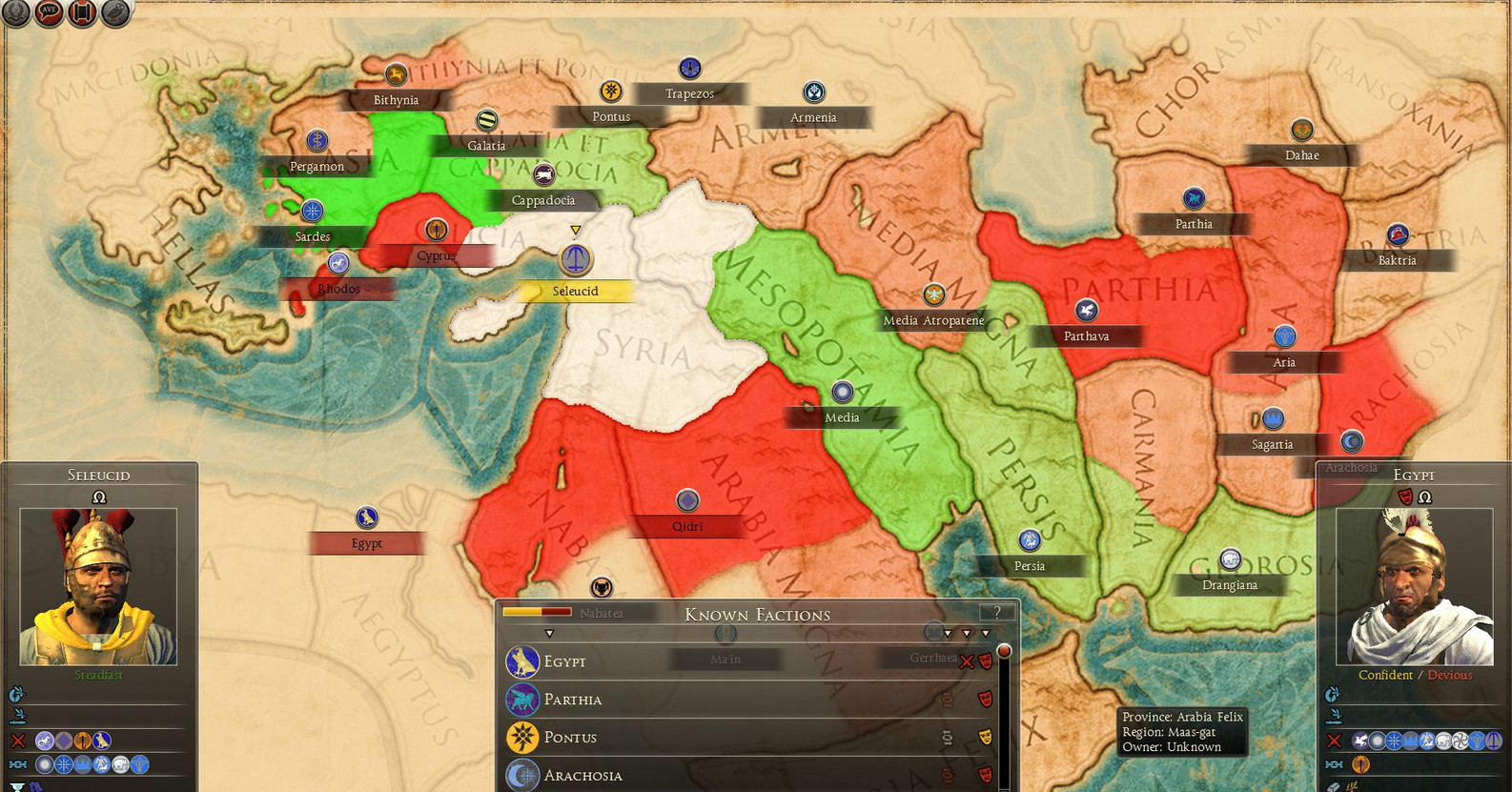Screen dimensions: 1512x792
Task: Select the Dahae faction emblem
Action: coord(1302,130)
